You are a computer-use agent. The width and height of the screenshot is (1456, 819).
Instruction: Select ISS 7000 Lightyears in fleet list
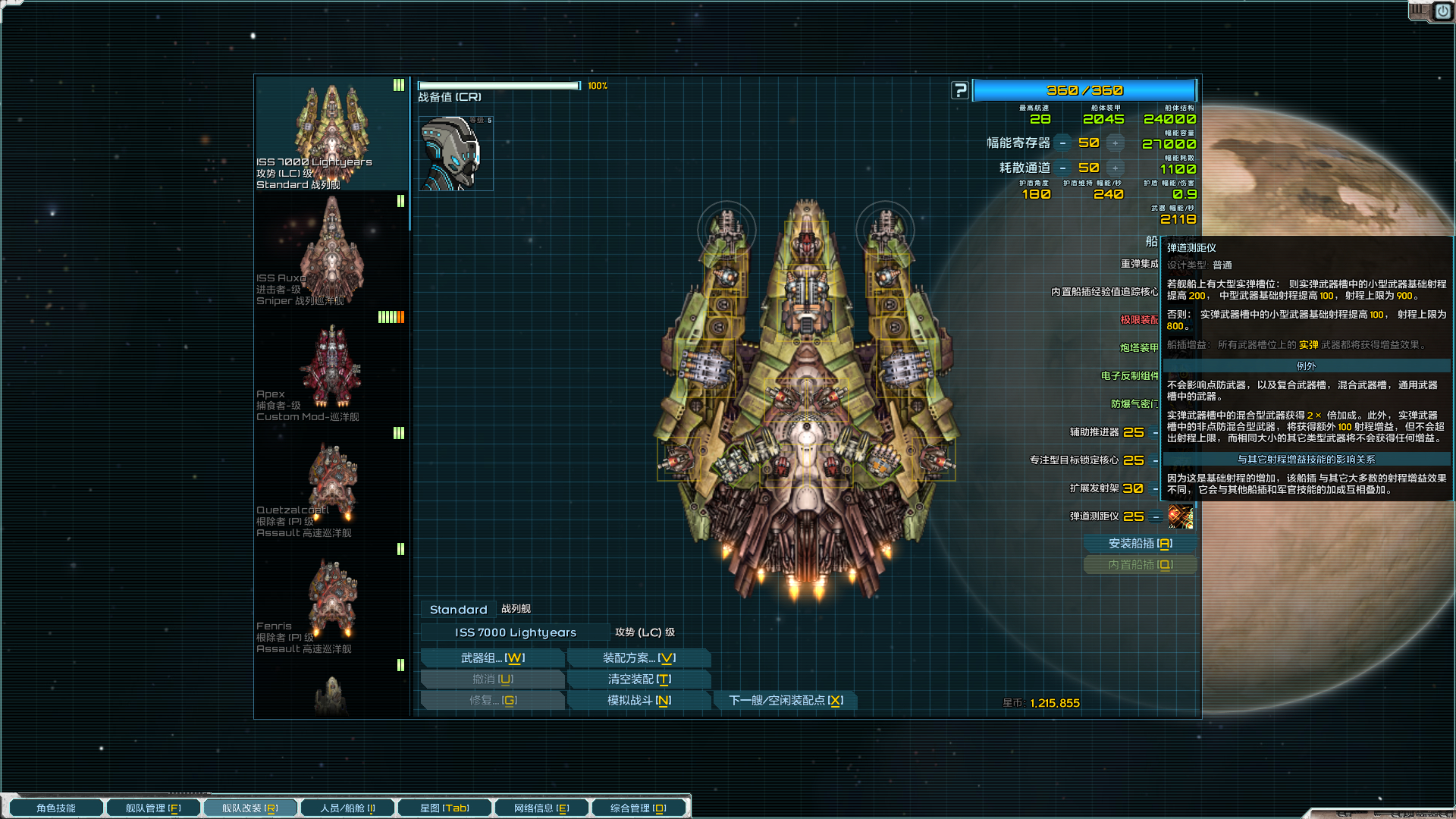pos(331,133)
